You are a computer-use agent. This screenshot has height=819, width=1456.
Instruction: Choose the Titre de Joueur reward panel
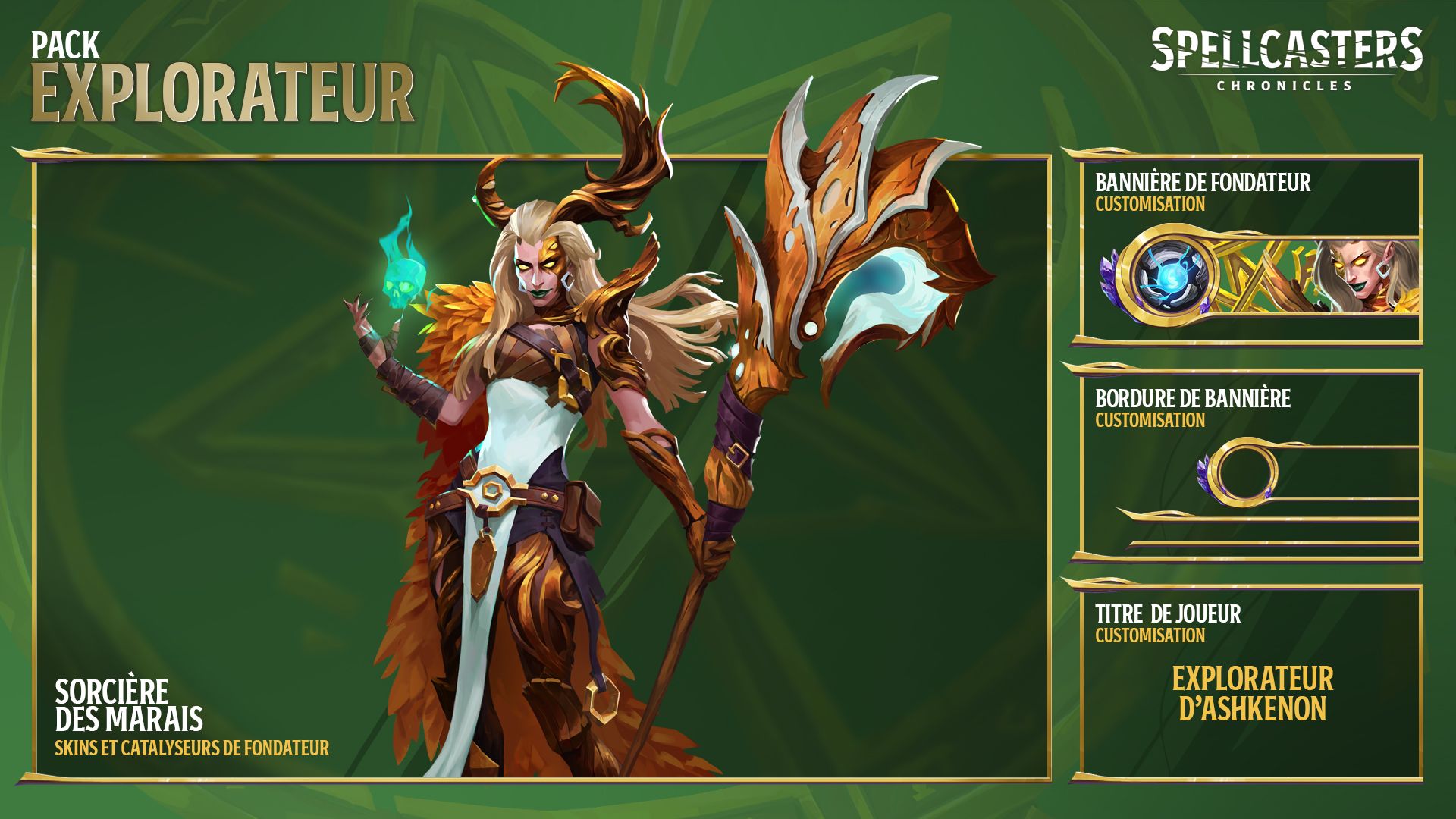pos(1251,682)
